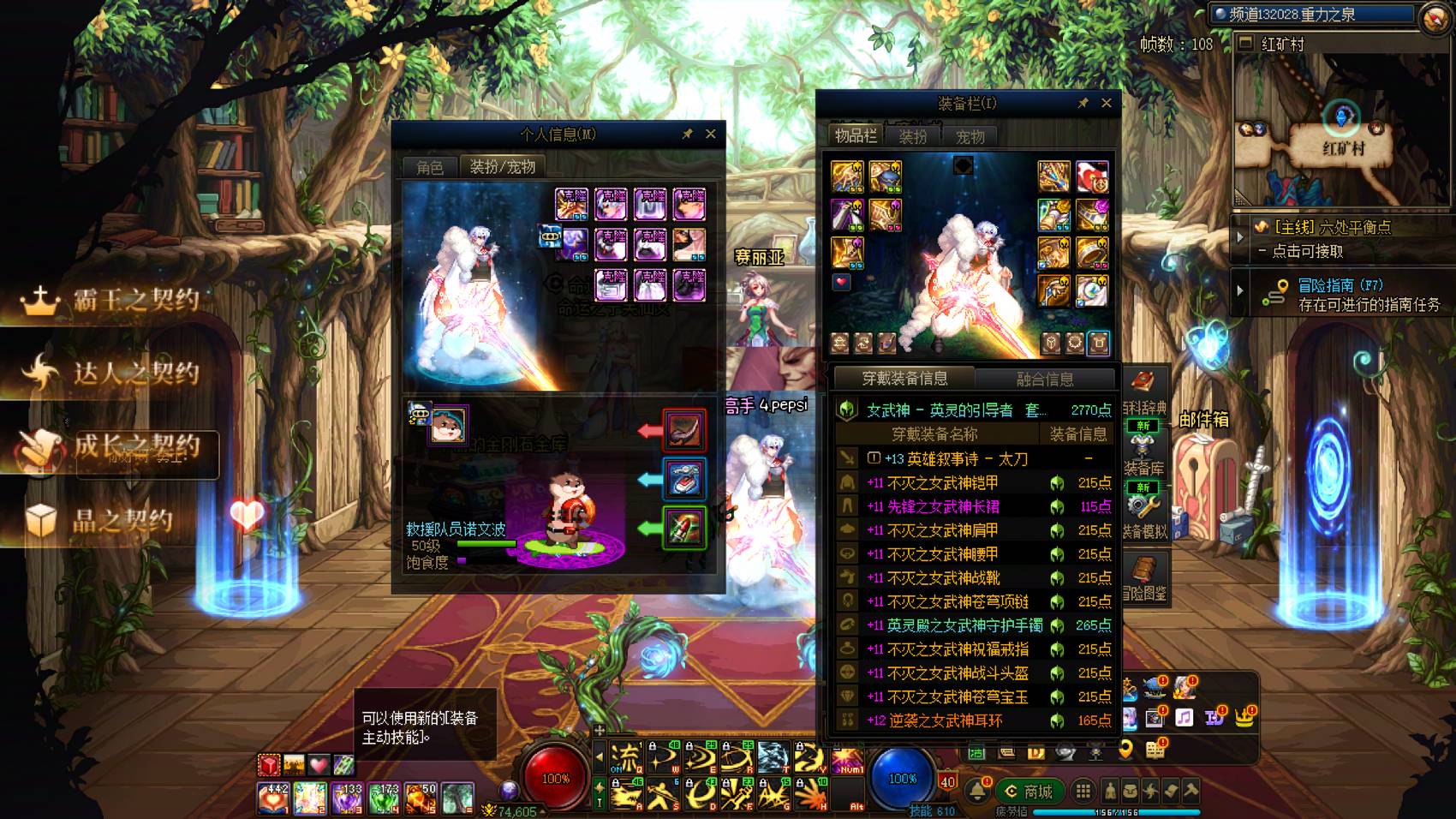Select the 晶之契约 contract entry

coord(103,520)
